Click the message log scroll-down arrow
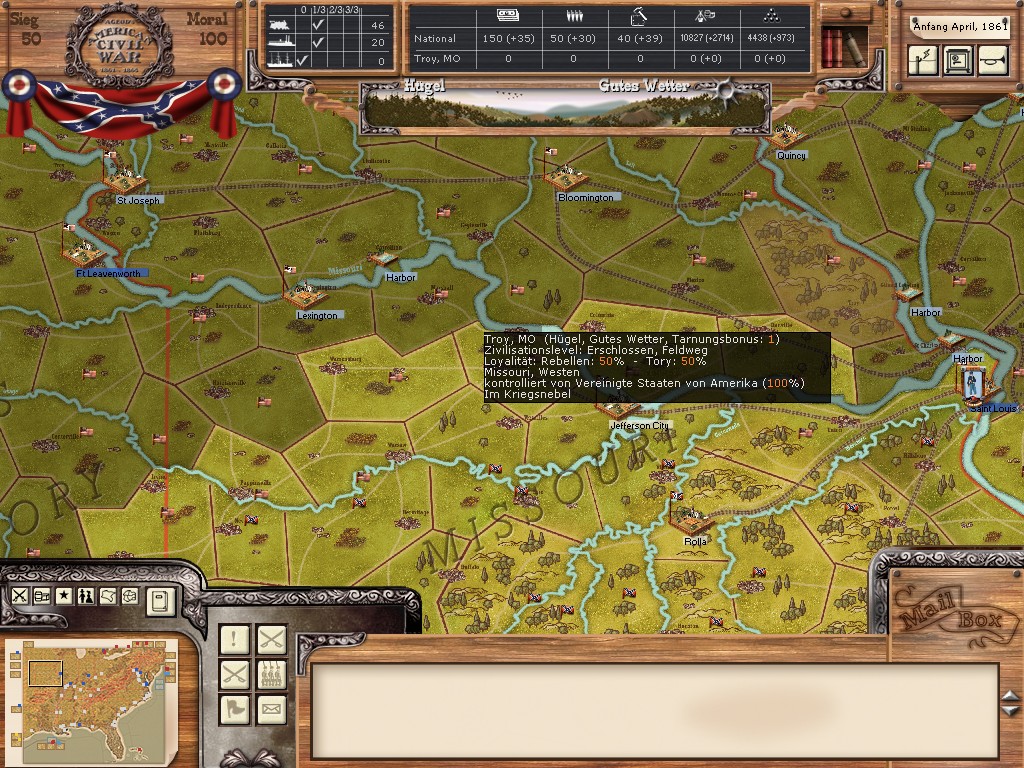Image resolution: width=1024 pixels, height=768 pixels. click(1010, 711)
